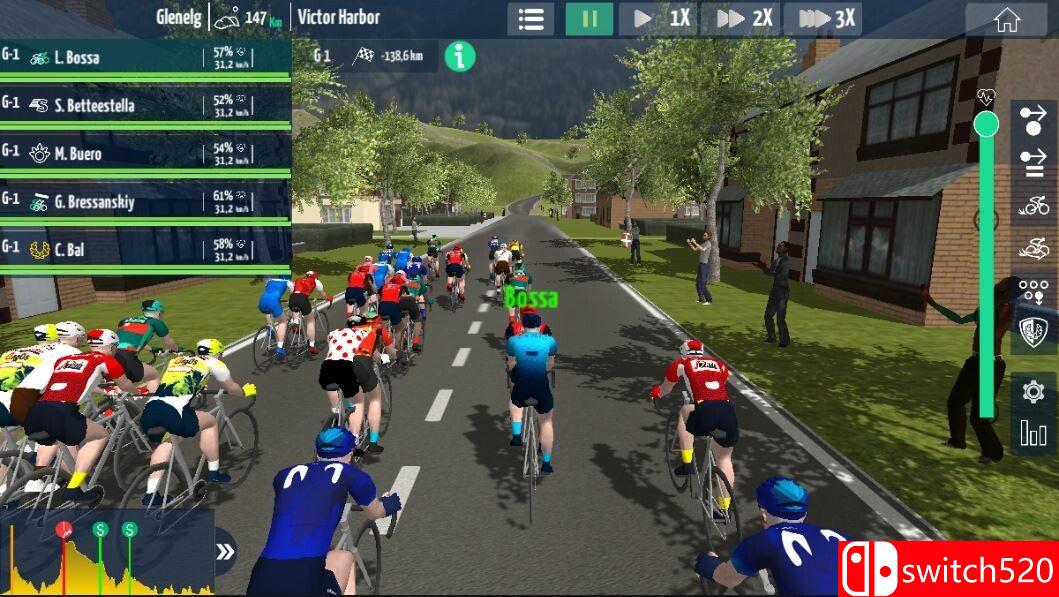Activate the cyclist attack icon
1059x597 pixels.
(1033, 206)
